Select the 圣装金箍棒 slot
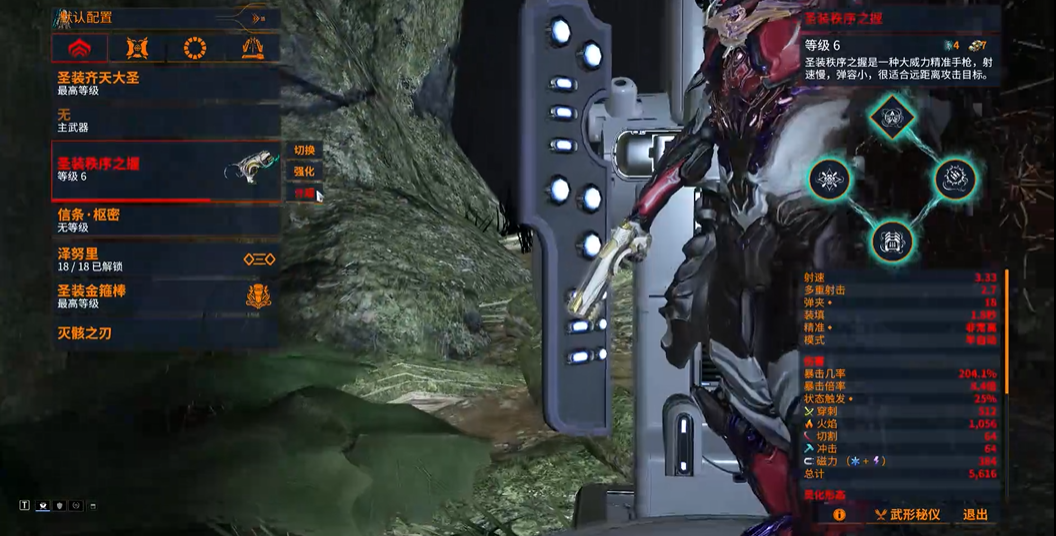The image size is (1056, 536). (x=165, y=295)
